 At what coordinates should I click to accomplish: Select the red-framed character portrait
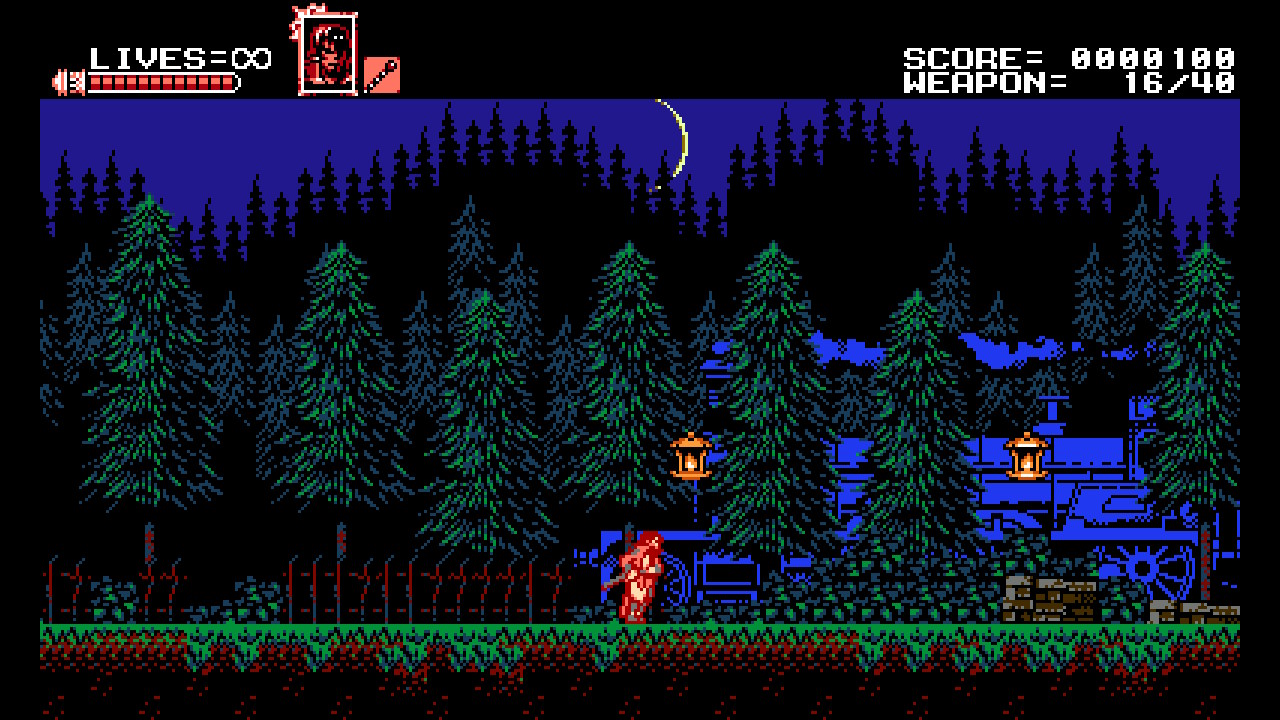pyautogui.click(x=327, y=54)
